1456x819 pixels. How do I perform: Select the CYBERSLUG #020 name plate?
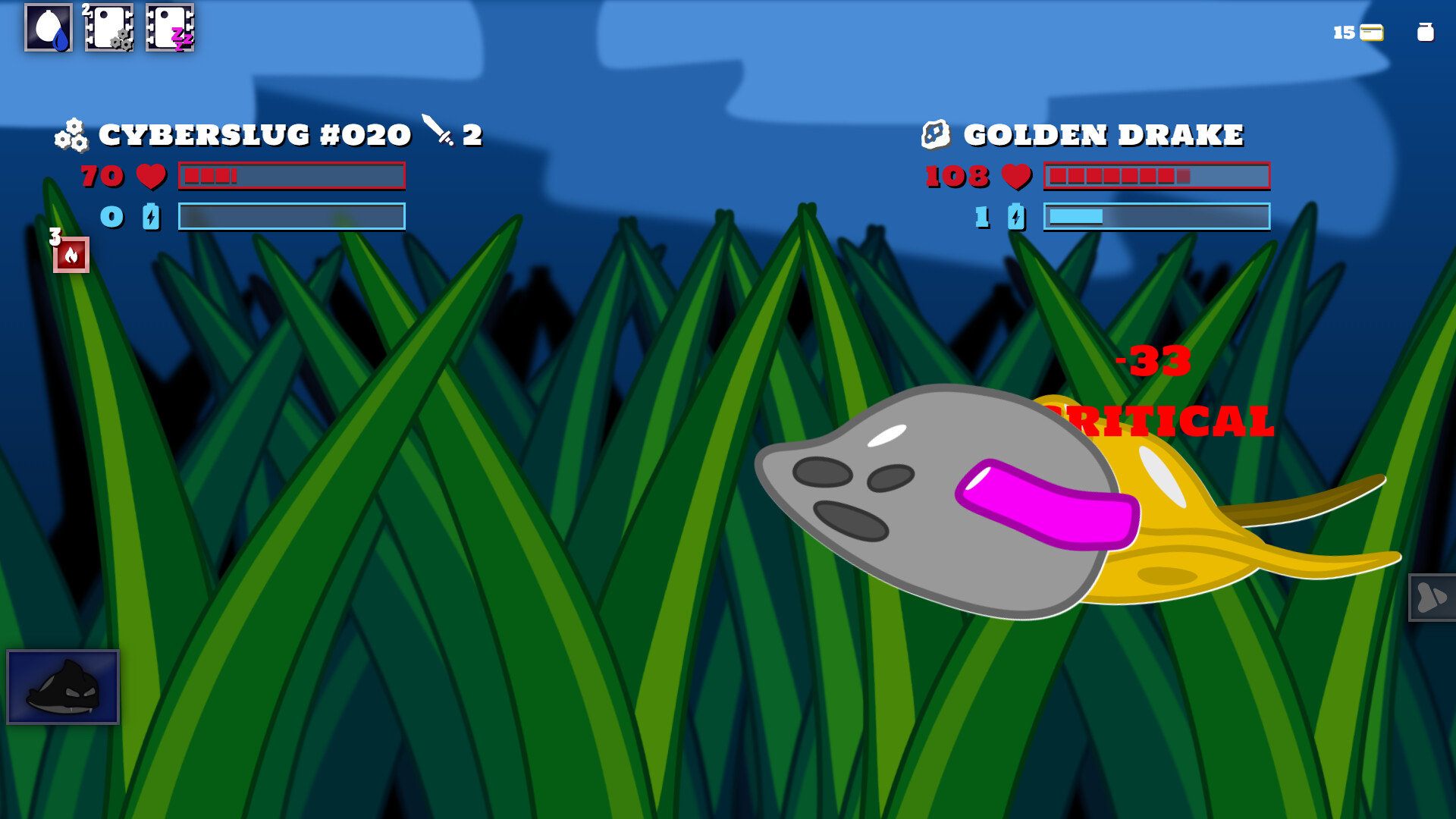pyautogui.click(x=256, y=134)
